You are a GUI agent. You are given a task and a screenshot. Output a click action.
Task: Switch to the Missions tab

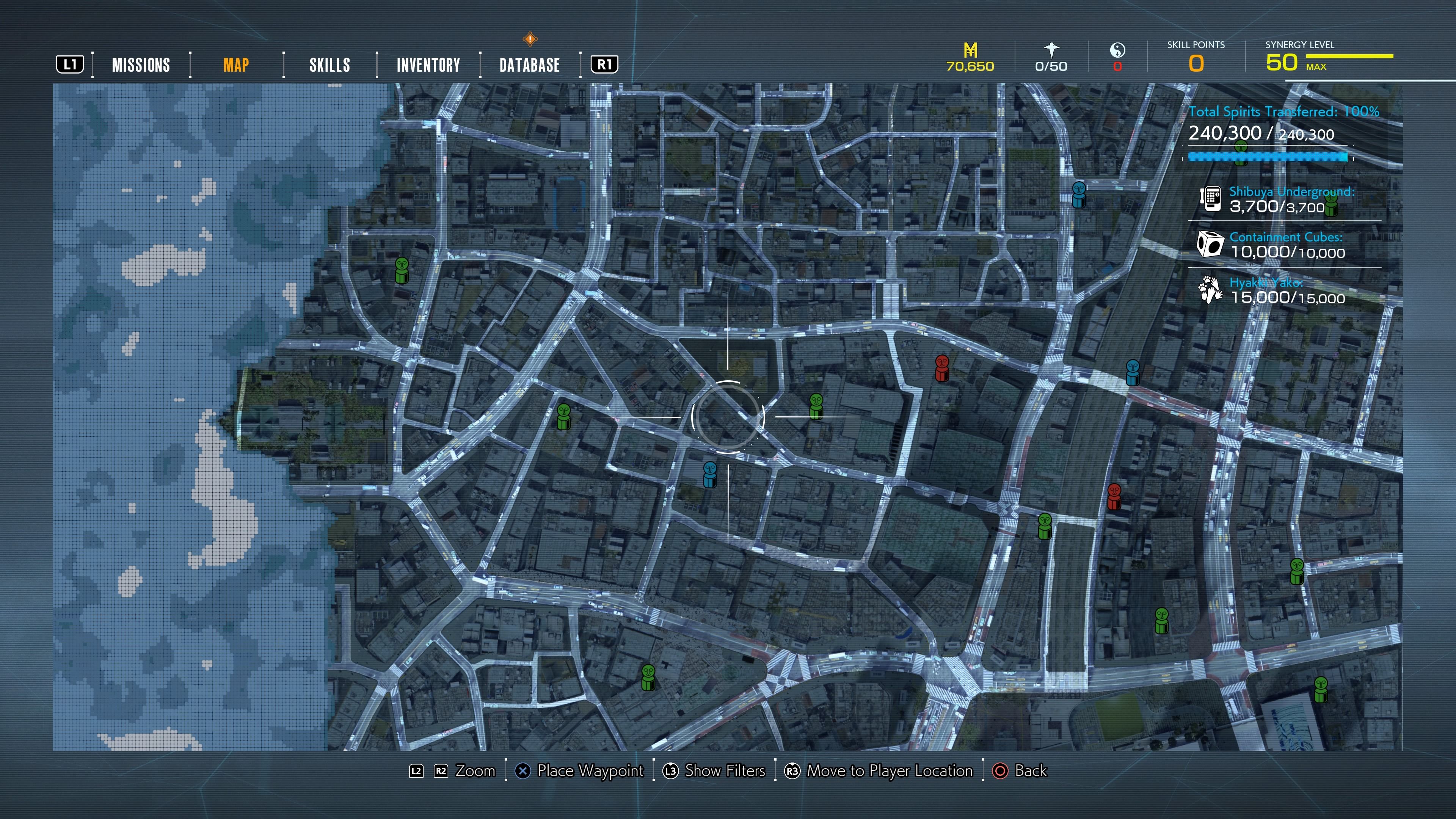[x=141, y=65]
